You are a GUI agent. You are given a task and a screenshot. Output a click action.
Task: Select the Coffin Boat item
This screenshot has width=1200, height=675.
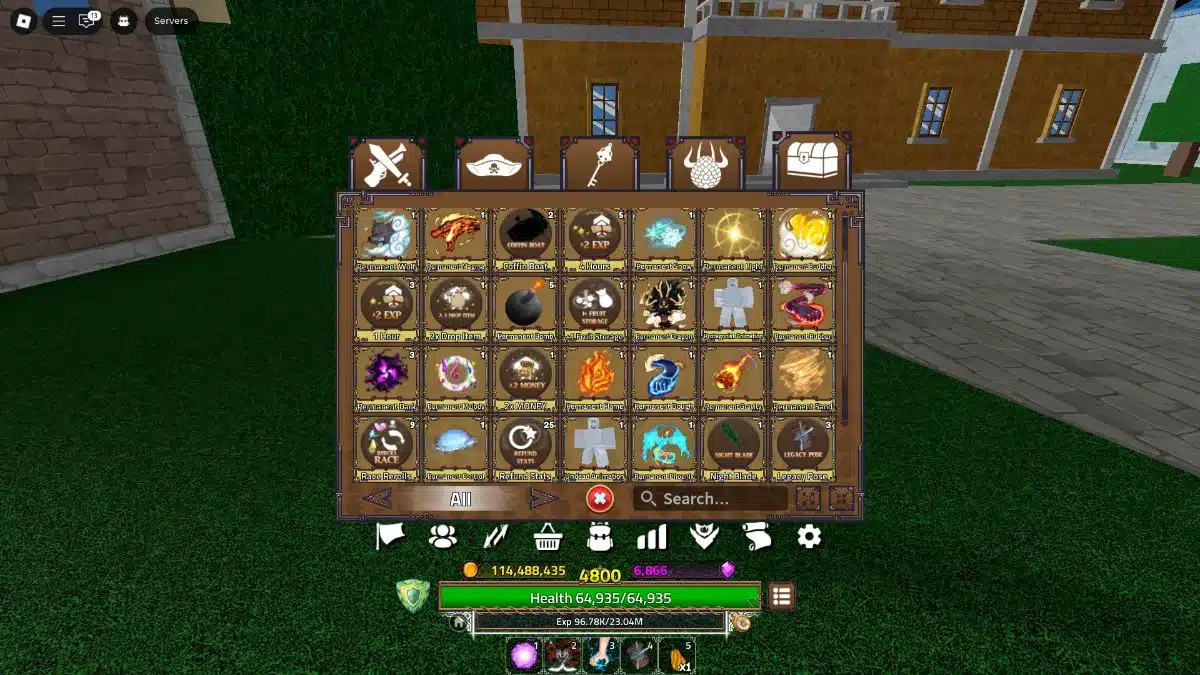coord(526,236)
